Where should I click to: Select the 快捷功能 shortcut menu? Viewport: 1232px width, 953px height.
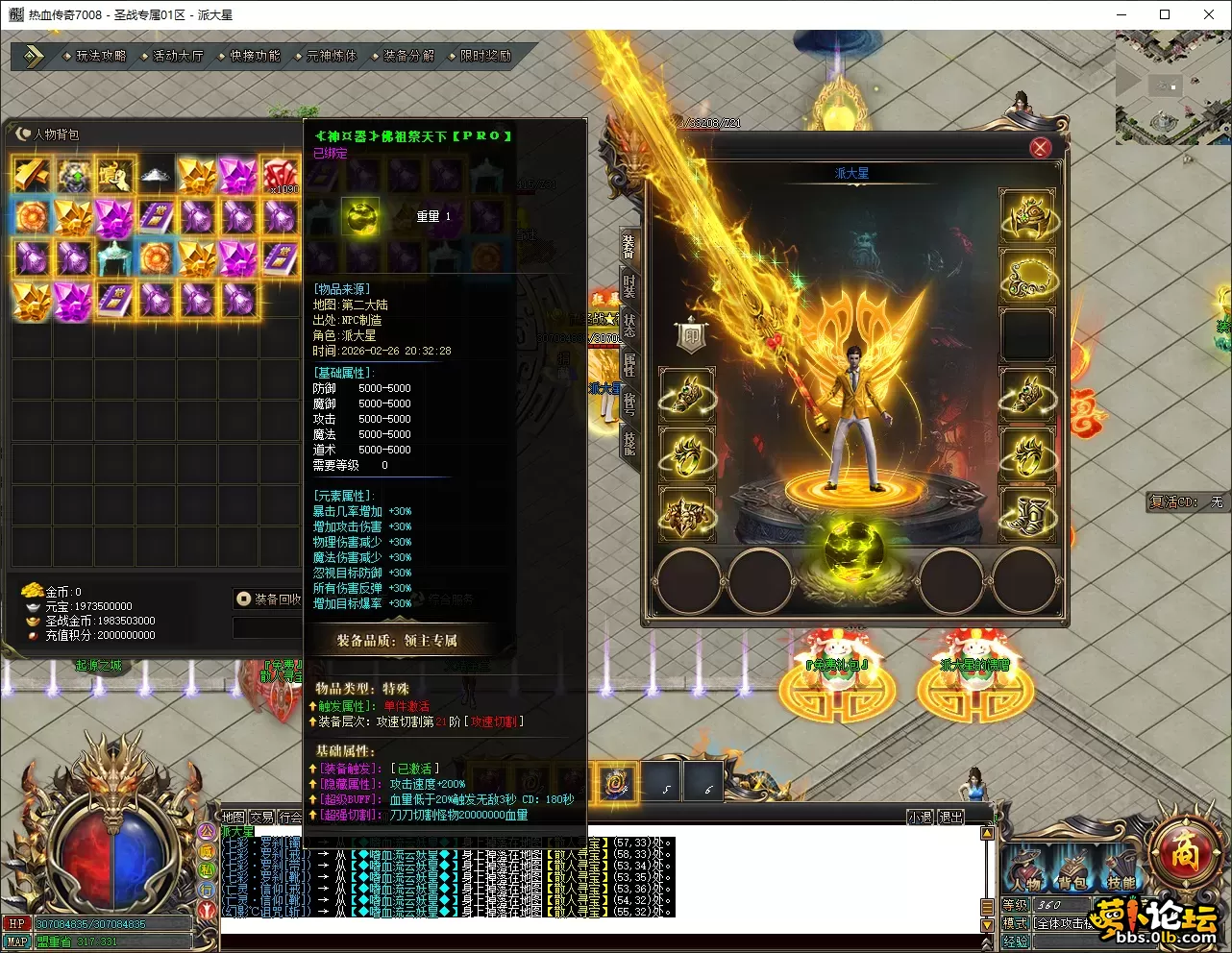point(255,56)
